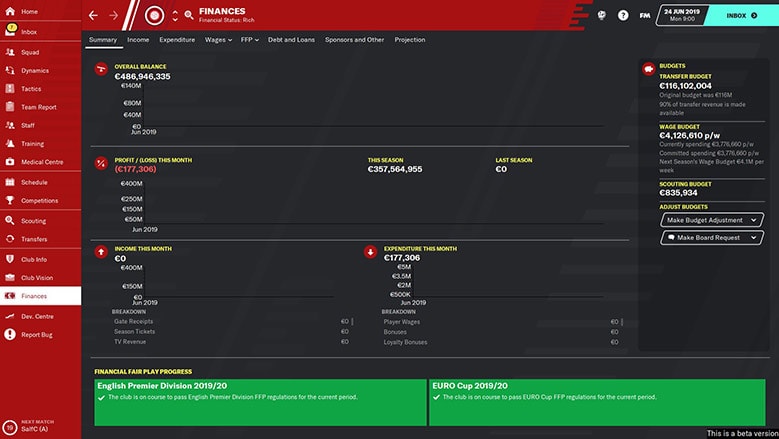
Task: Open the help question mark icon
Action: (623, 16)
